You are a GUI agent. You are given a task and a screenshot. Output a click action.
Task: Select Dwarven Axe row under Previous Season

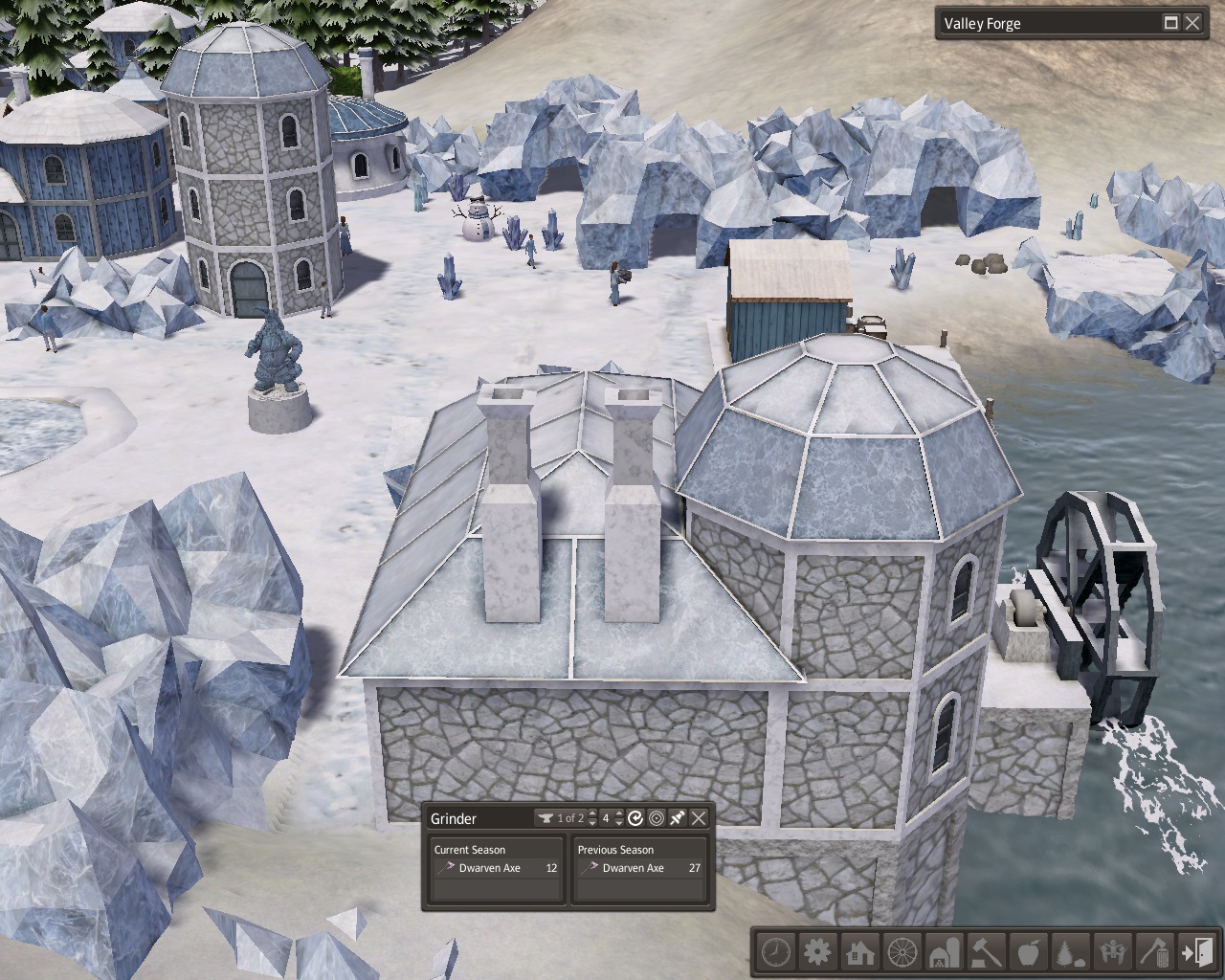(638, 868)
